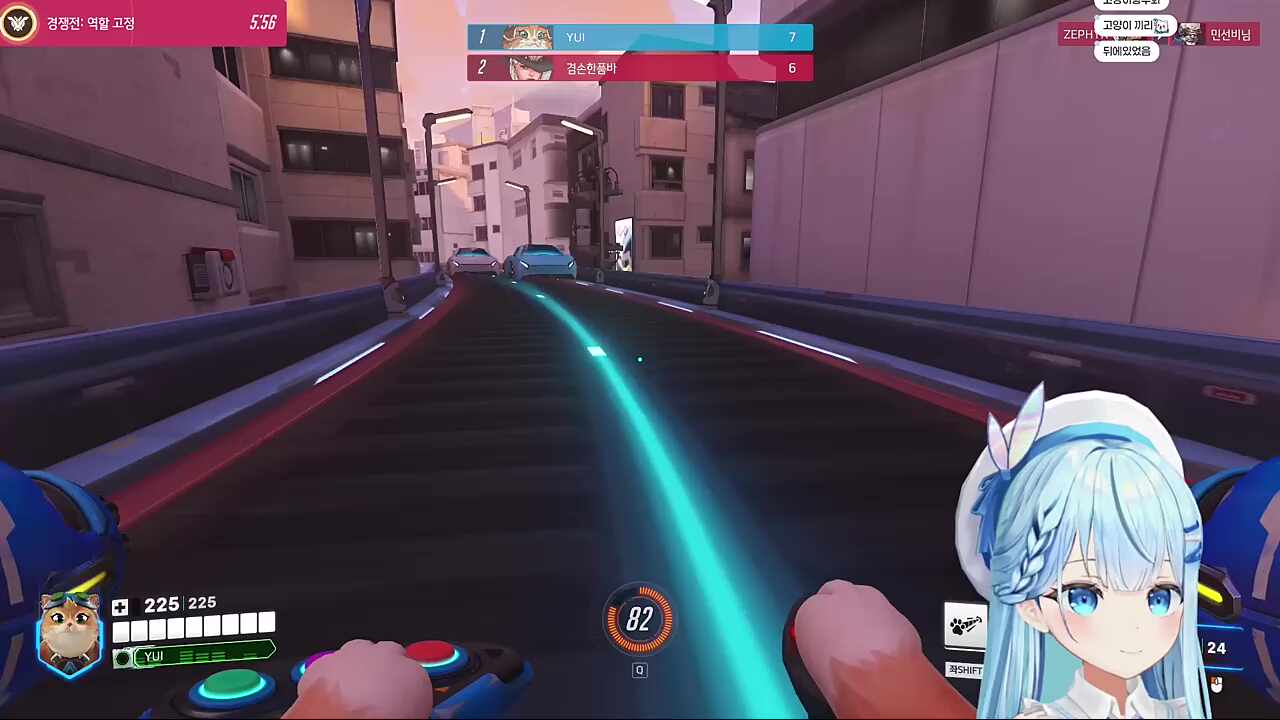Click the mouse button icon near ammo counter
Viewport: 1280px width, 720px height.
click(1215, 685)
